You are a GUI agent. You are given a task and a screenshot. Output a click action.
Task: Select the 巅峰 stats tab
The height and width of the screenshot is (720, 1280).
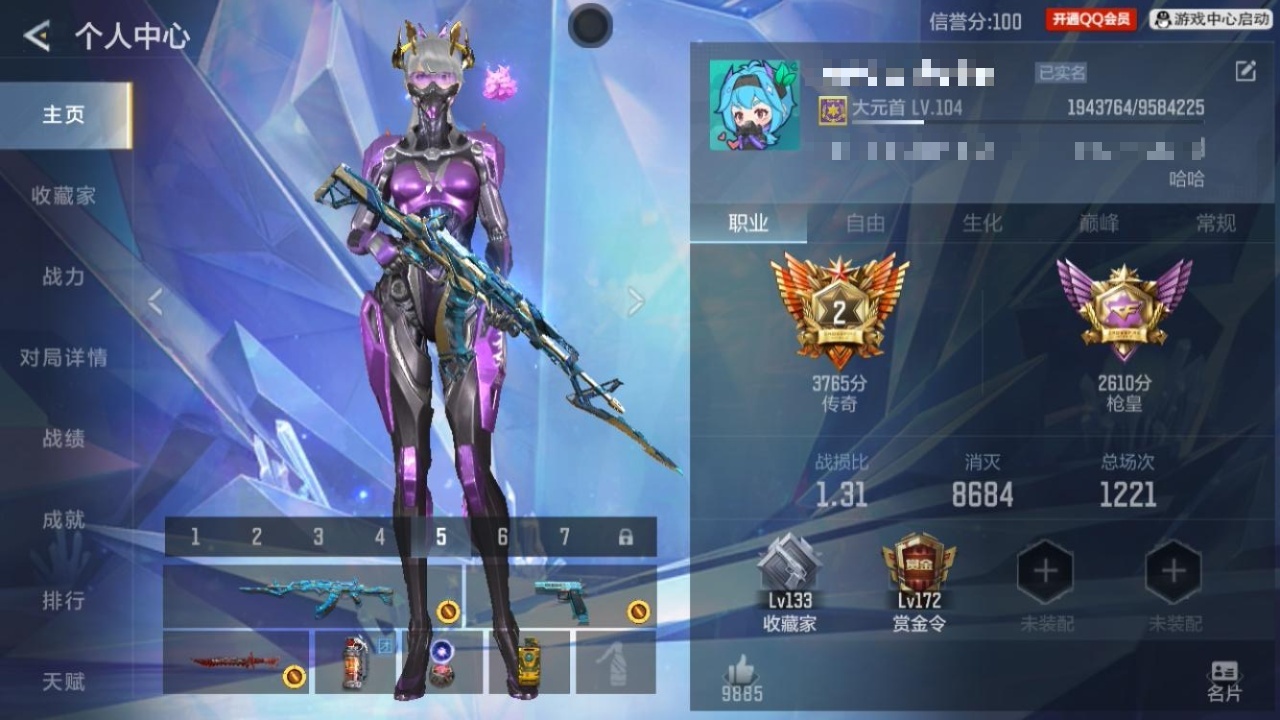coord(1099,224)
